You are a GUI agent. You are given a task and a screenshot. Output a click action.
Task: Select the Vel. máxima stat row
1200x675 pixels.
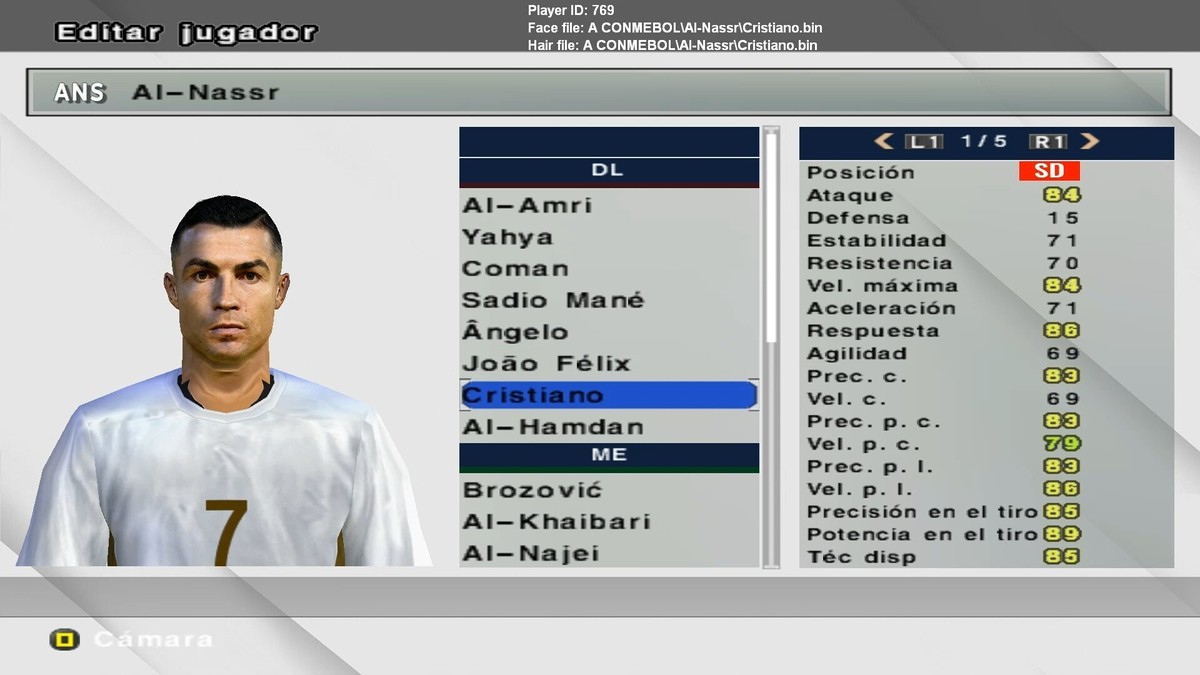[985, 285]
